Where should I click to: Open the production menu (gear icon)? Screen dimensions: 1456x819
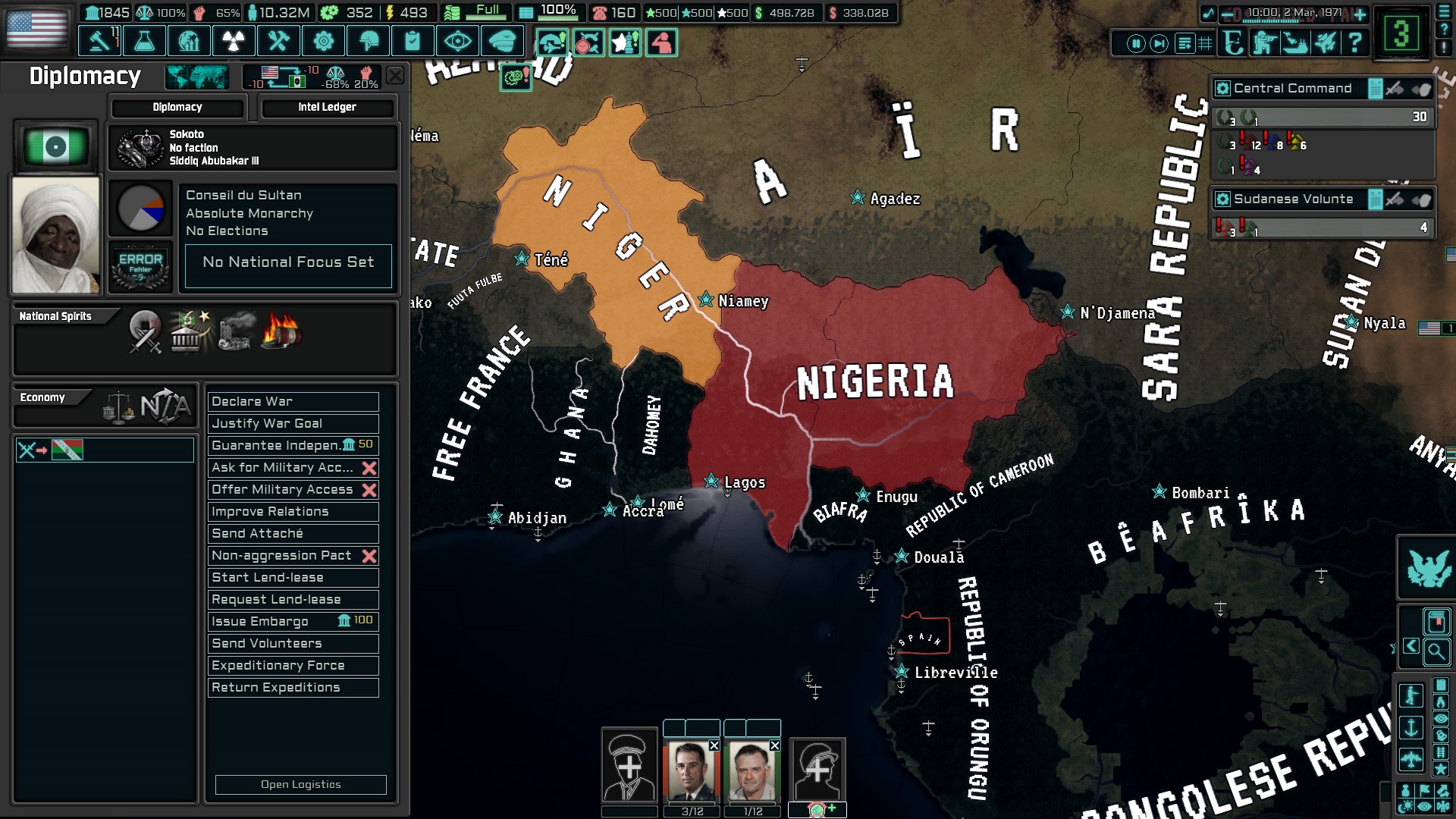(x=324, y=39)
